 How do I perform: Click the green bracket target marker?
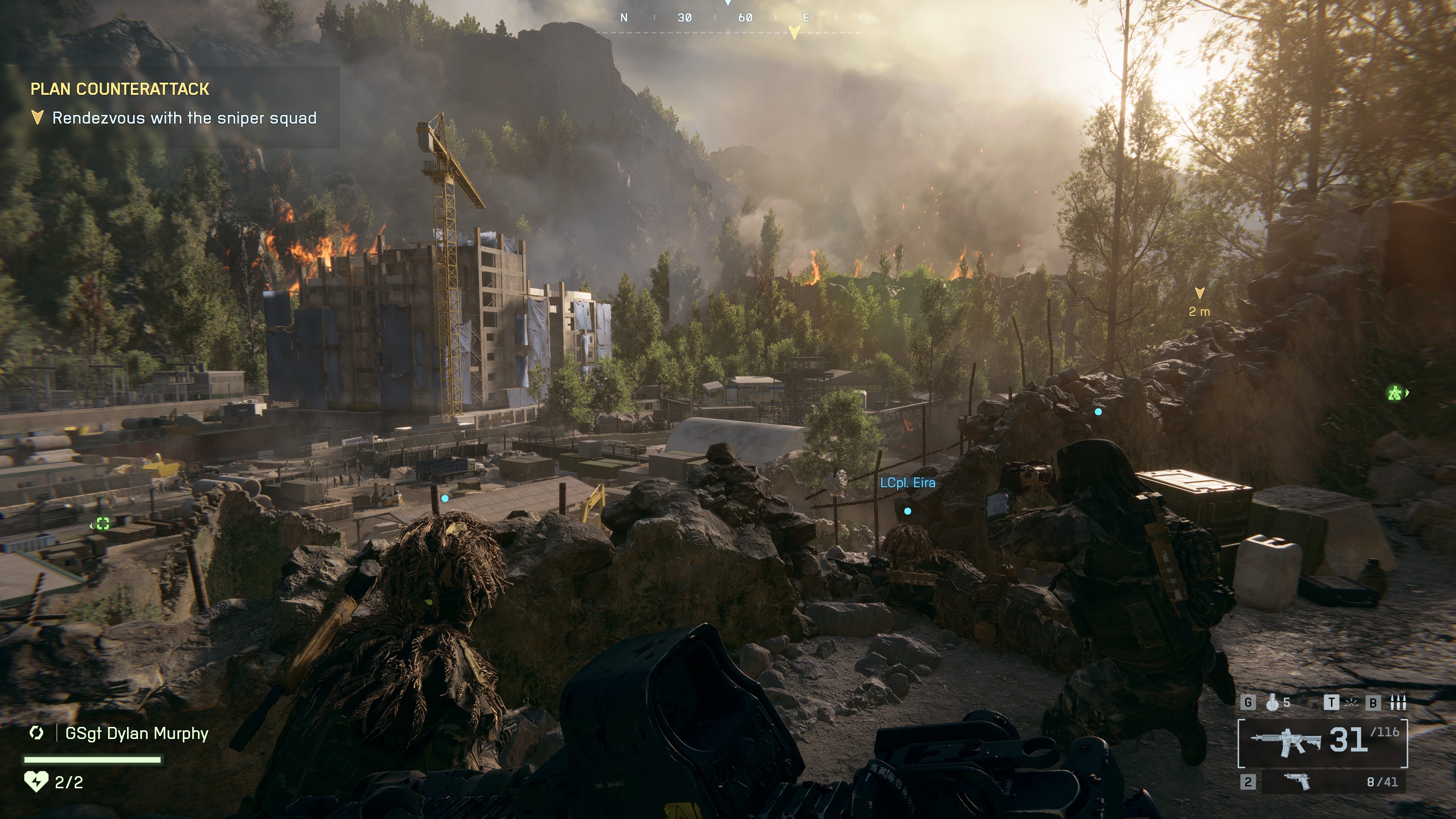pos(102,524)
